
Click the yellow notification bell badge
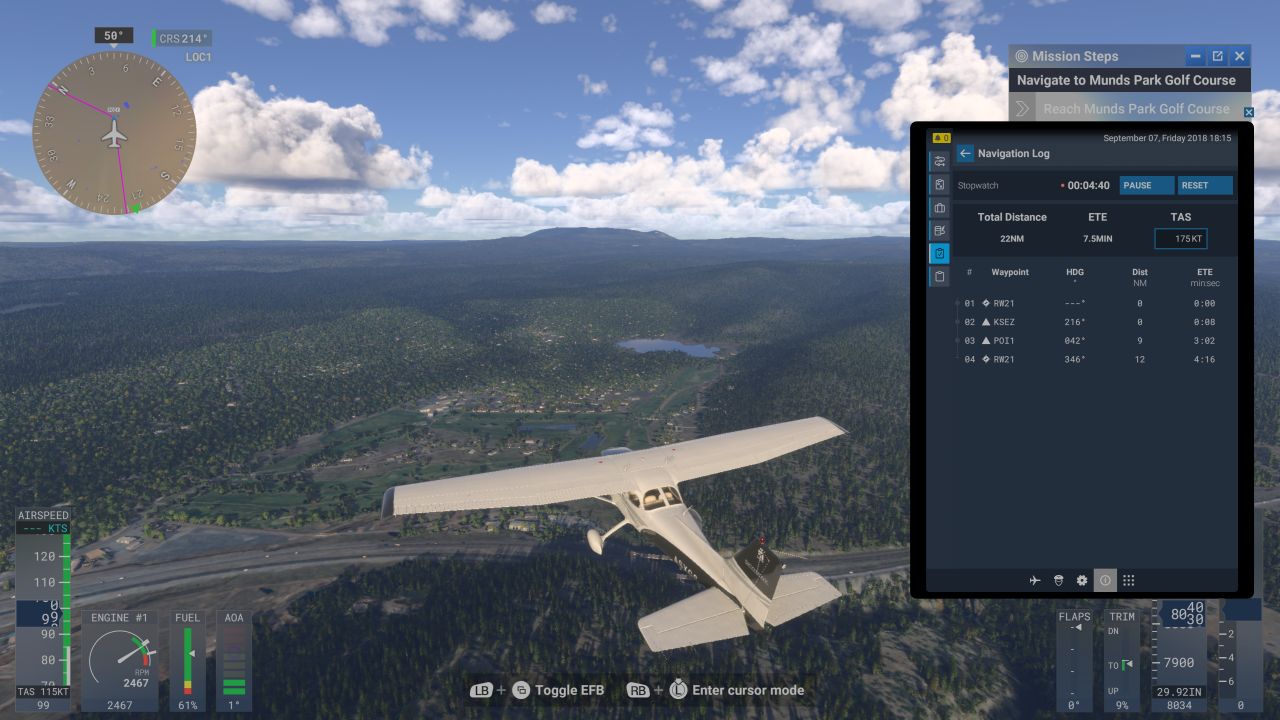[941, 137]
